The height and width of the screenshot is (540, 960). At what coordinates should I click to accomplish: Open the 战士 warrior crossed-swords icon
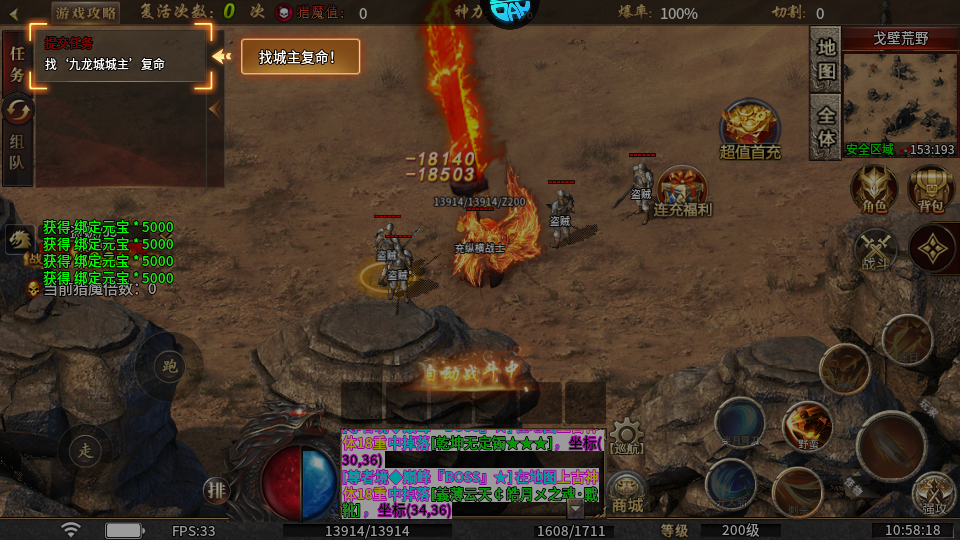[875, 248]
